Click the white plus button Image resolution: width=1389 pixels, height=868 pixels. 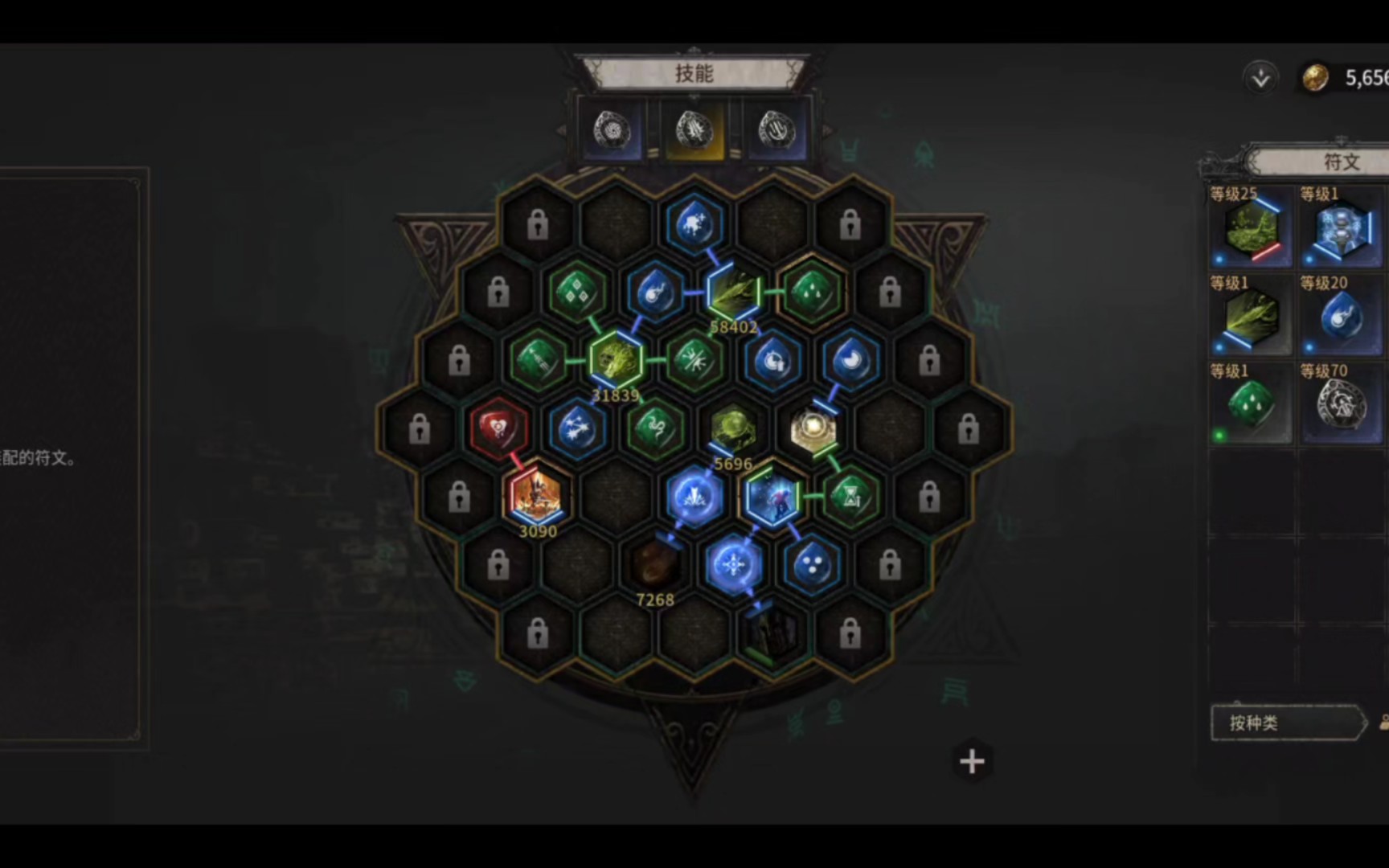tap(972, 761)
